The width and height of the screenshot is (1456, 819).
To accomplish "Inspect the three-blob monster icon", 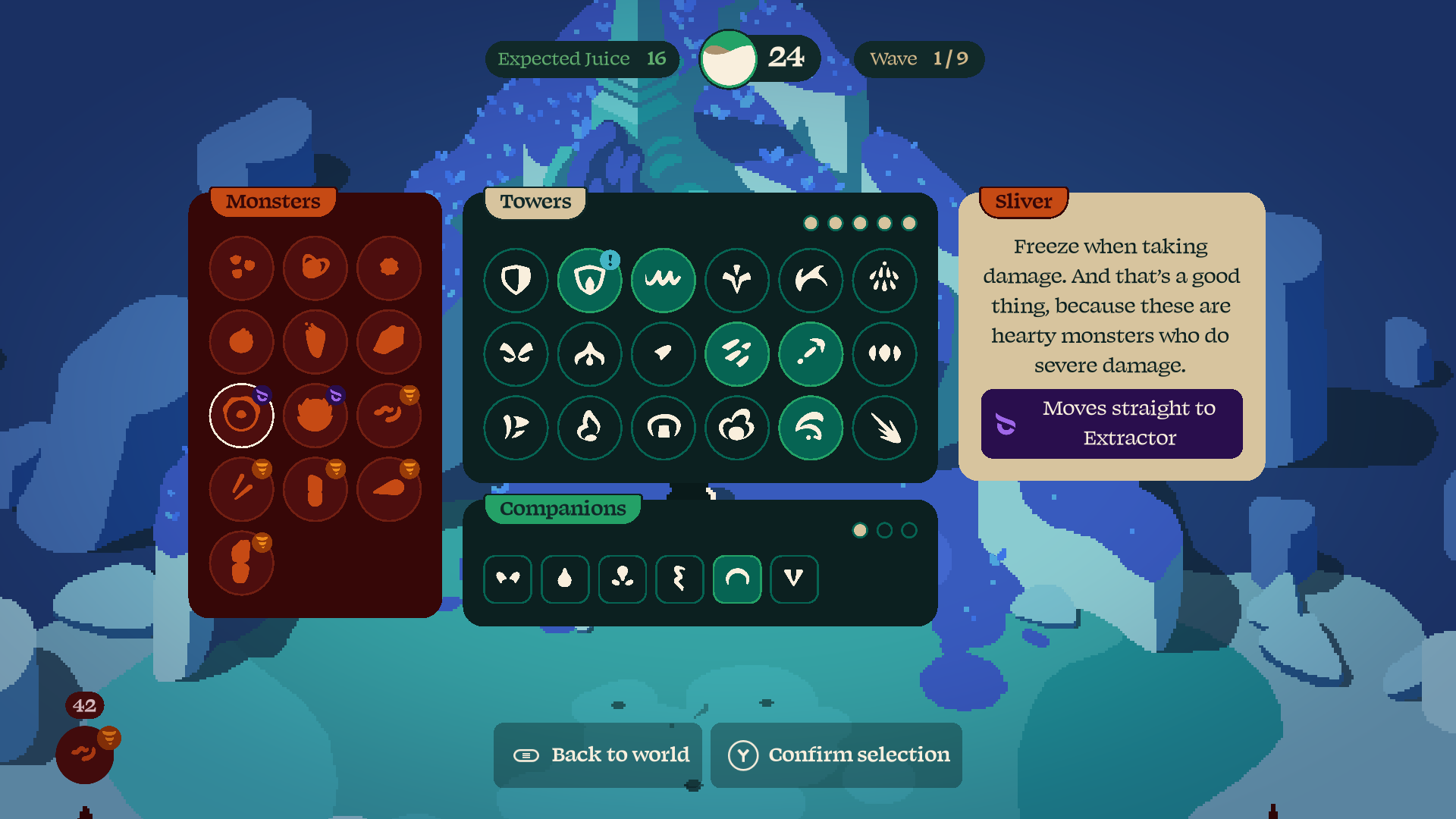I will [241, 268].
